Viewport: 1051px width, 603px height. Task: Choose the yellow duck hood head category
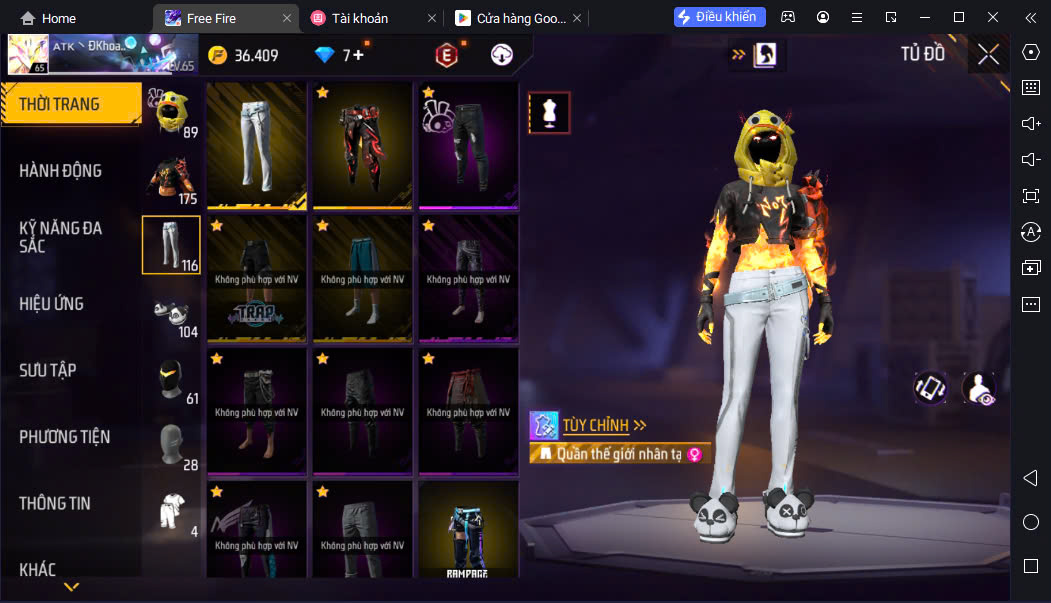(x=171, y=111)
